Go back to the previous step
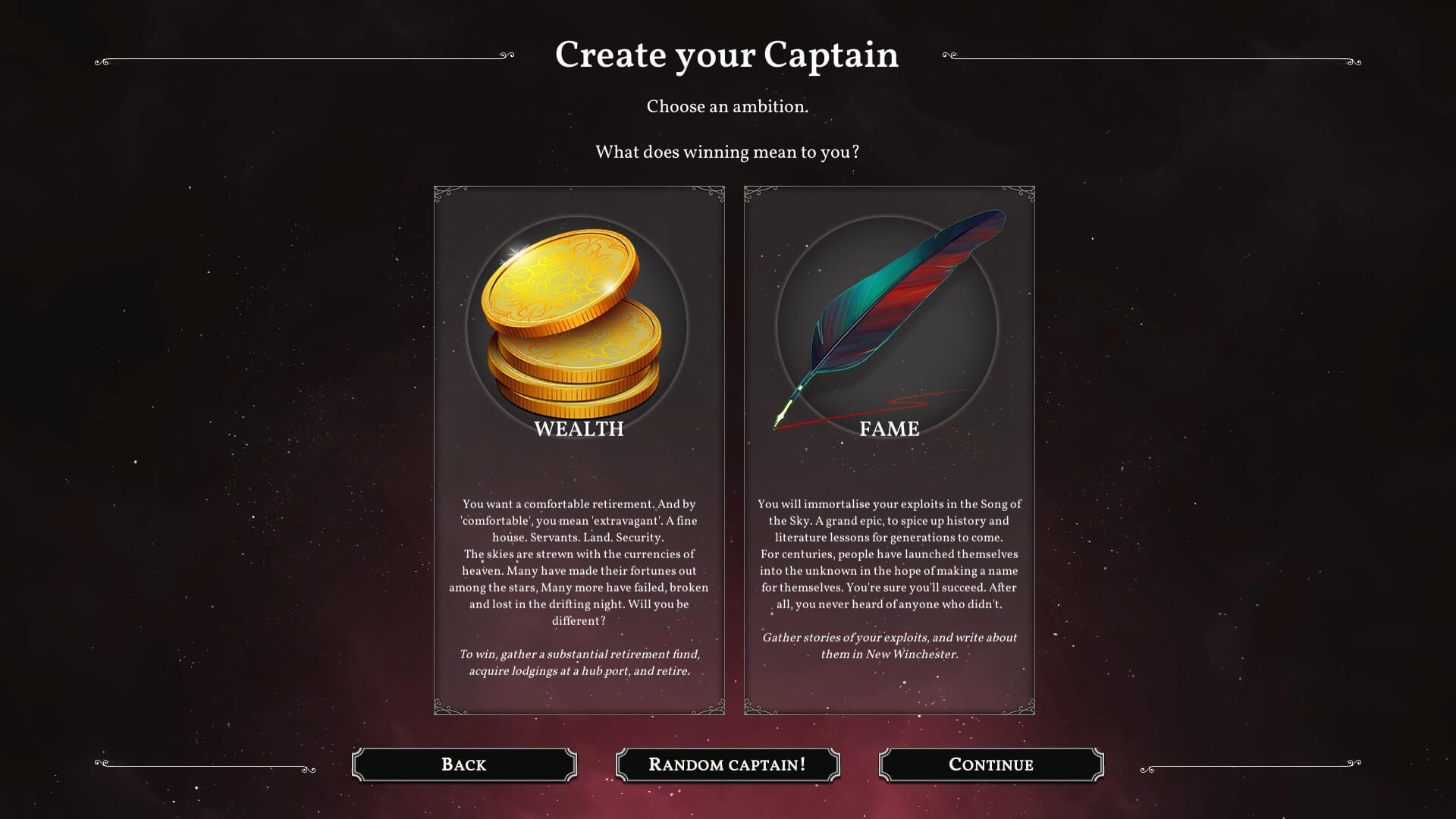This screenshot has height=819, width=1456. (464, 764)
